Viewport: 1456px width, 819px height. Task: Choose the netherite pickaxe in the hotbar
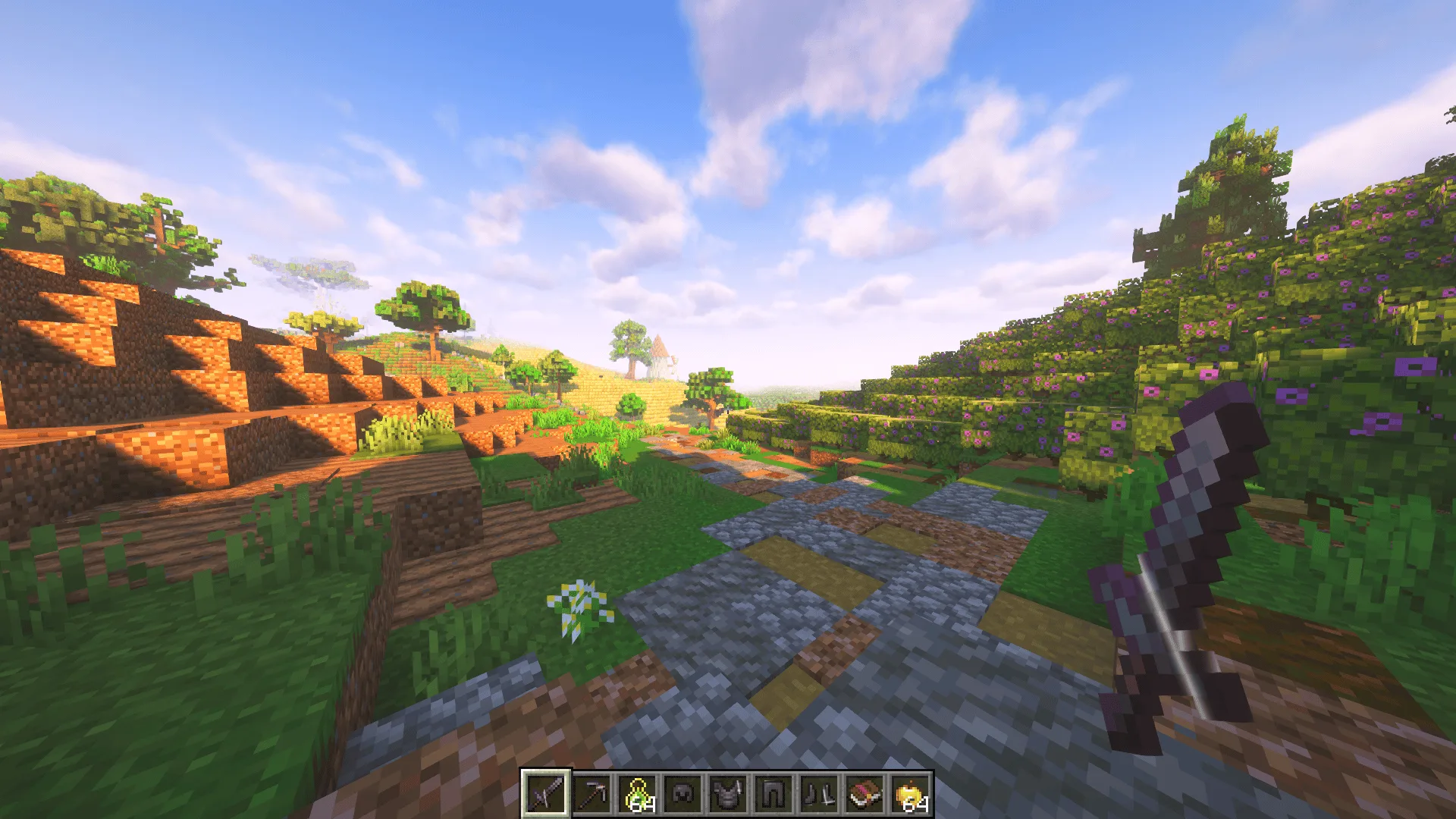coord(591,794)
